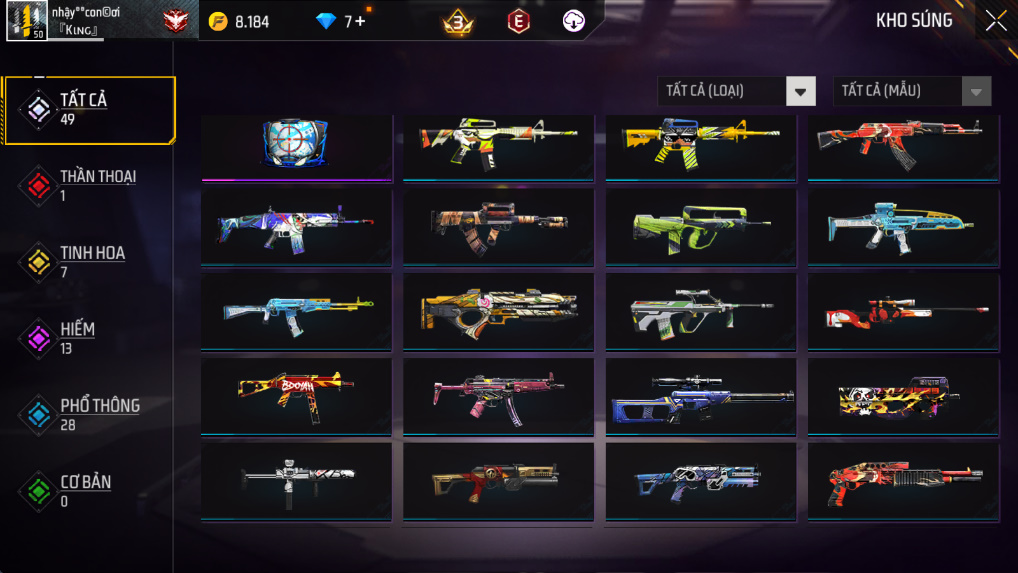Open the Tất Cả (Loại) dropdown
Viewport: 1018px width, 573px height.
736,91
